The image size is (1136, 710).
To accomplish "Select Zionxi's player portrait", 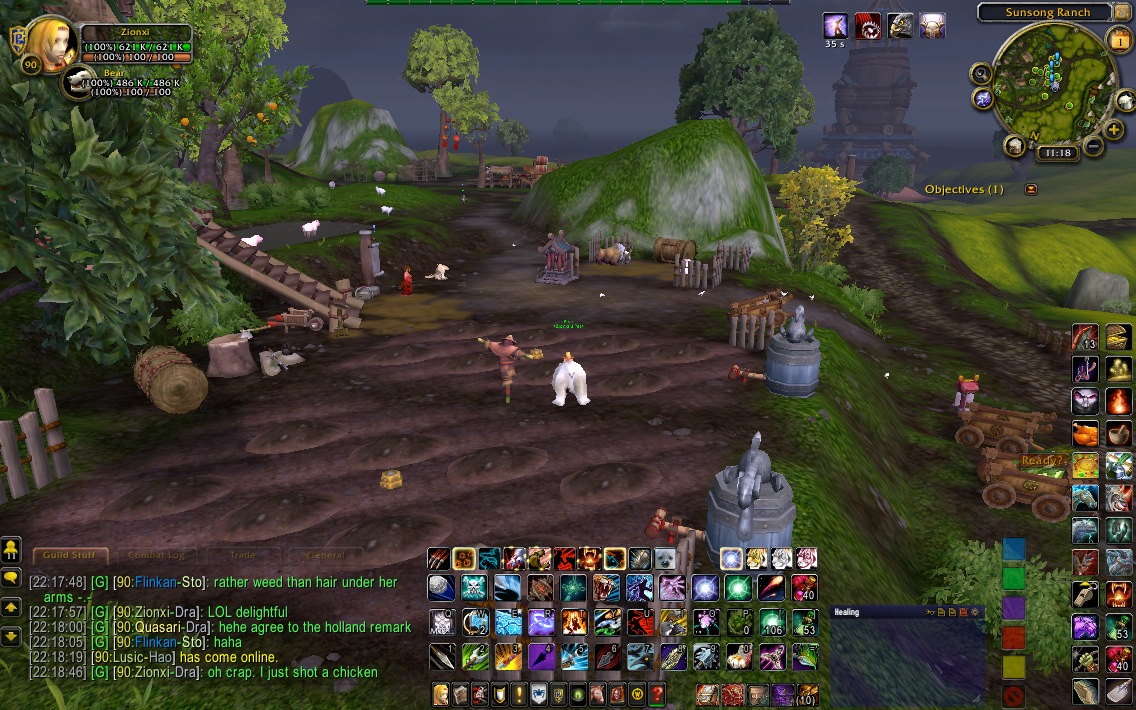I will [x=51, y=45].
